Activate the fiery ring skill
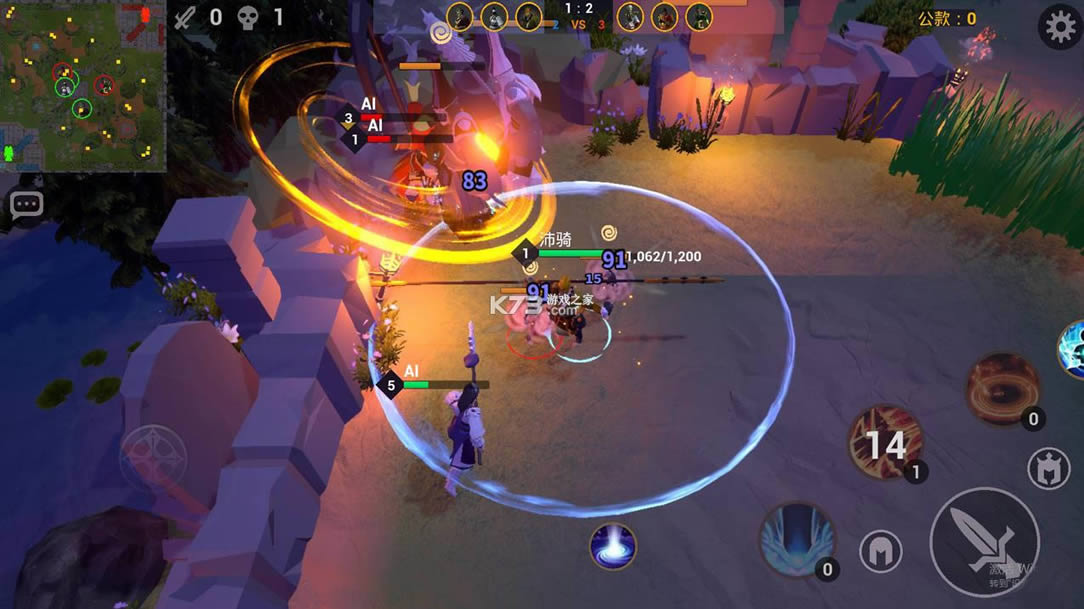 pyautogui.click(x=1003, y=389)
